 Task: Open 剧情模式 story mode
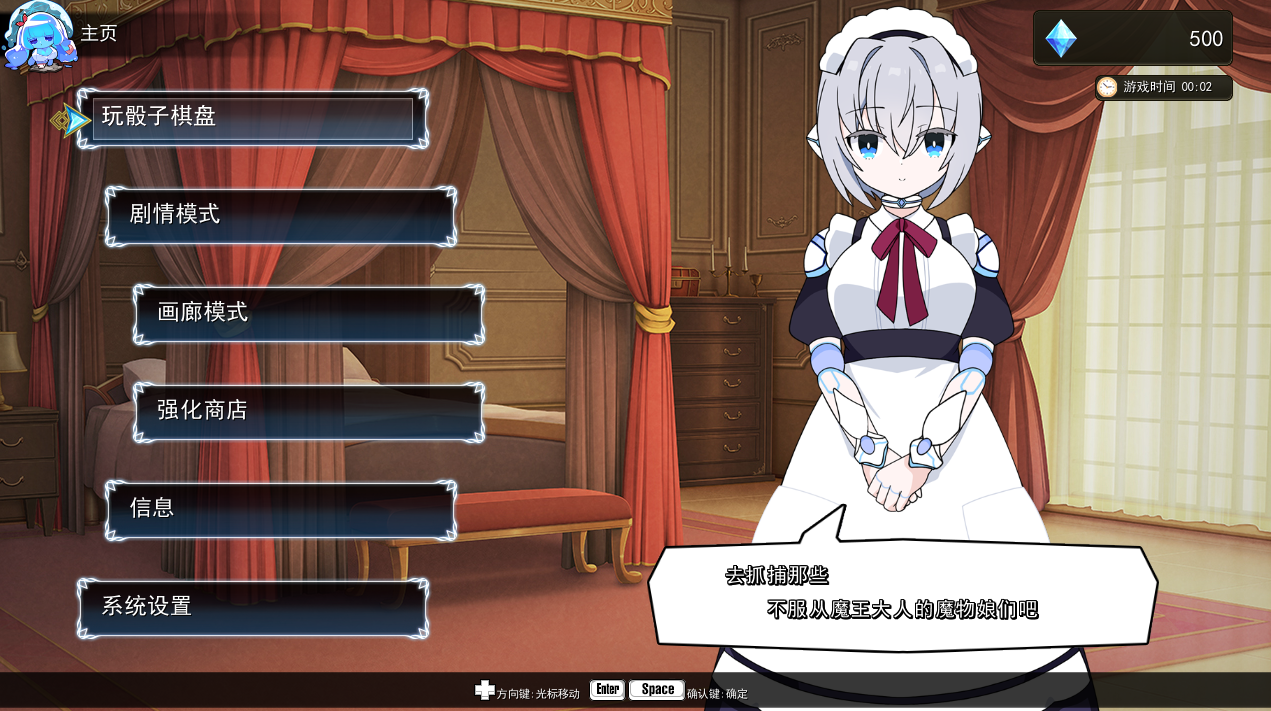click(x=280, y=216)
